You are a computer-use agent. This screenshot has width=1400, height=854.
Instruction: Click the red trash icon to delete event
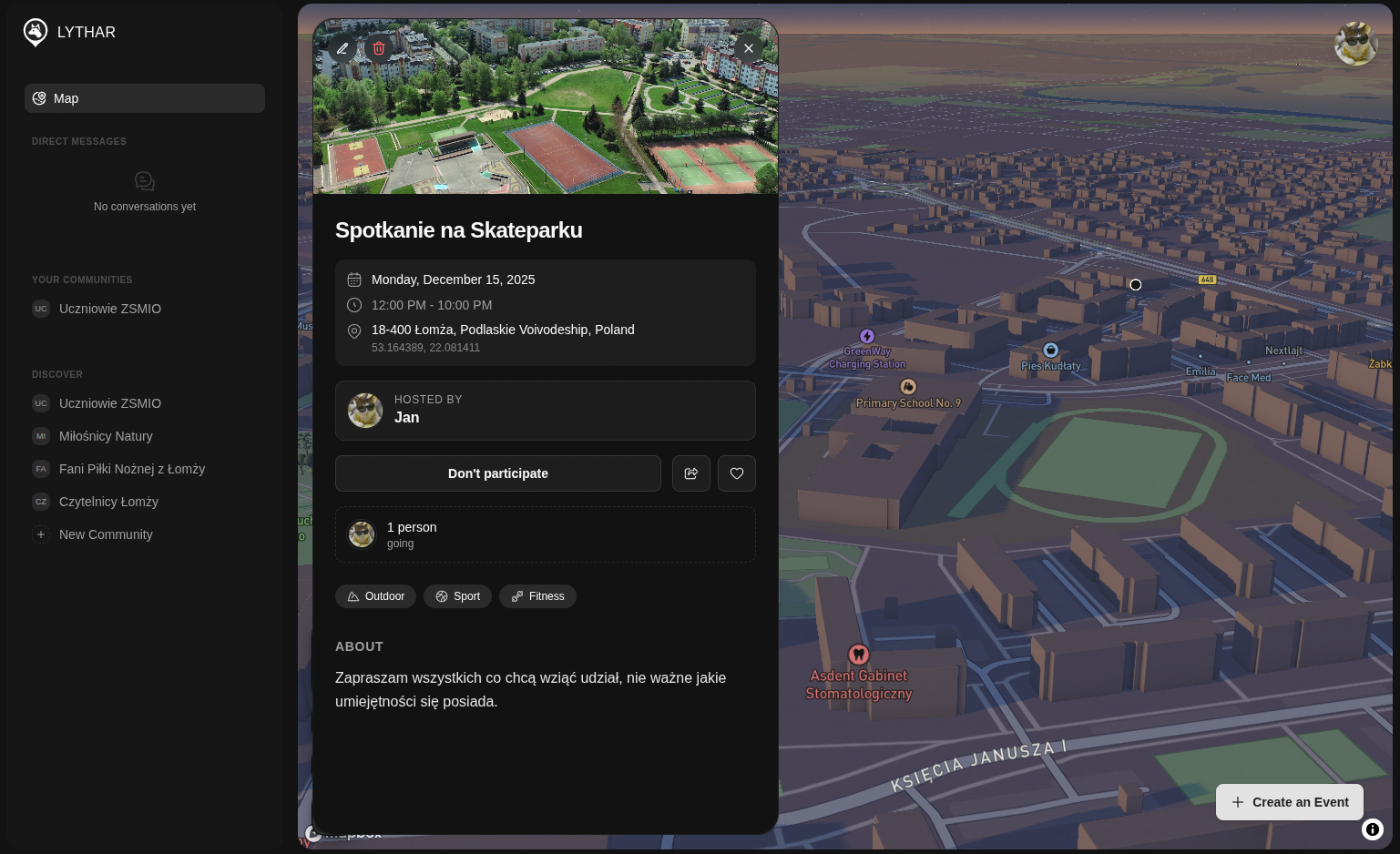pyautogui.click(x=379, y=48)
